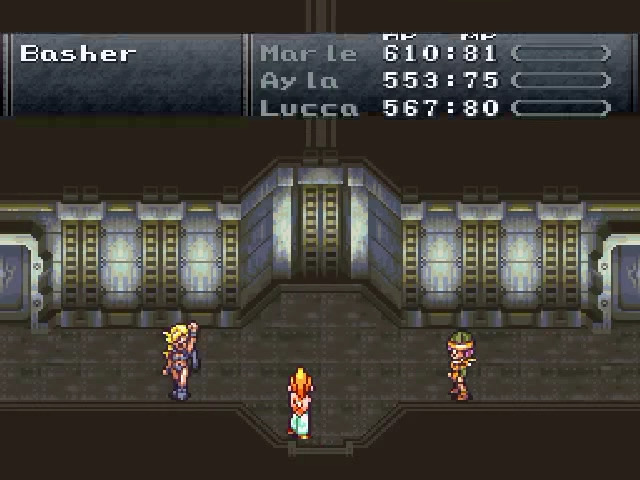Select Lucca's name in the party panel
The image size is (640, 480).
308,108
